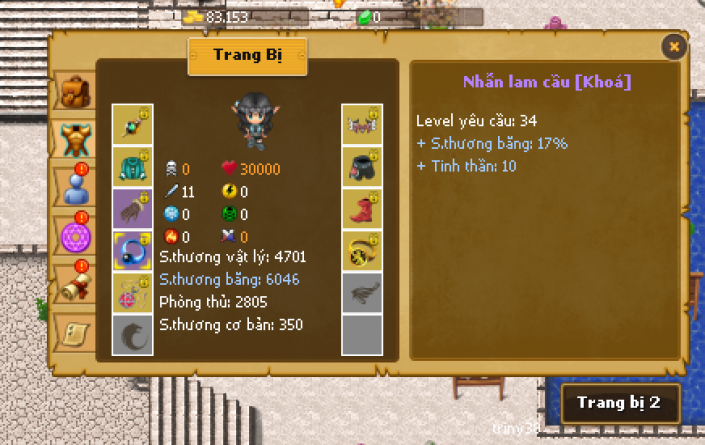Image resolution: width=705 pixels, height=445 pixels.
Task: Click the gloves equipment slot
Action: tap(131, 208)
